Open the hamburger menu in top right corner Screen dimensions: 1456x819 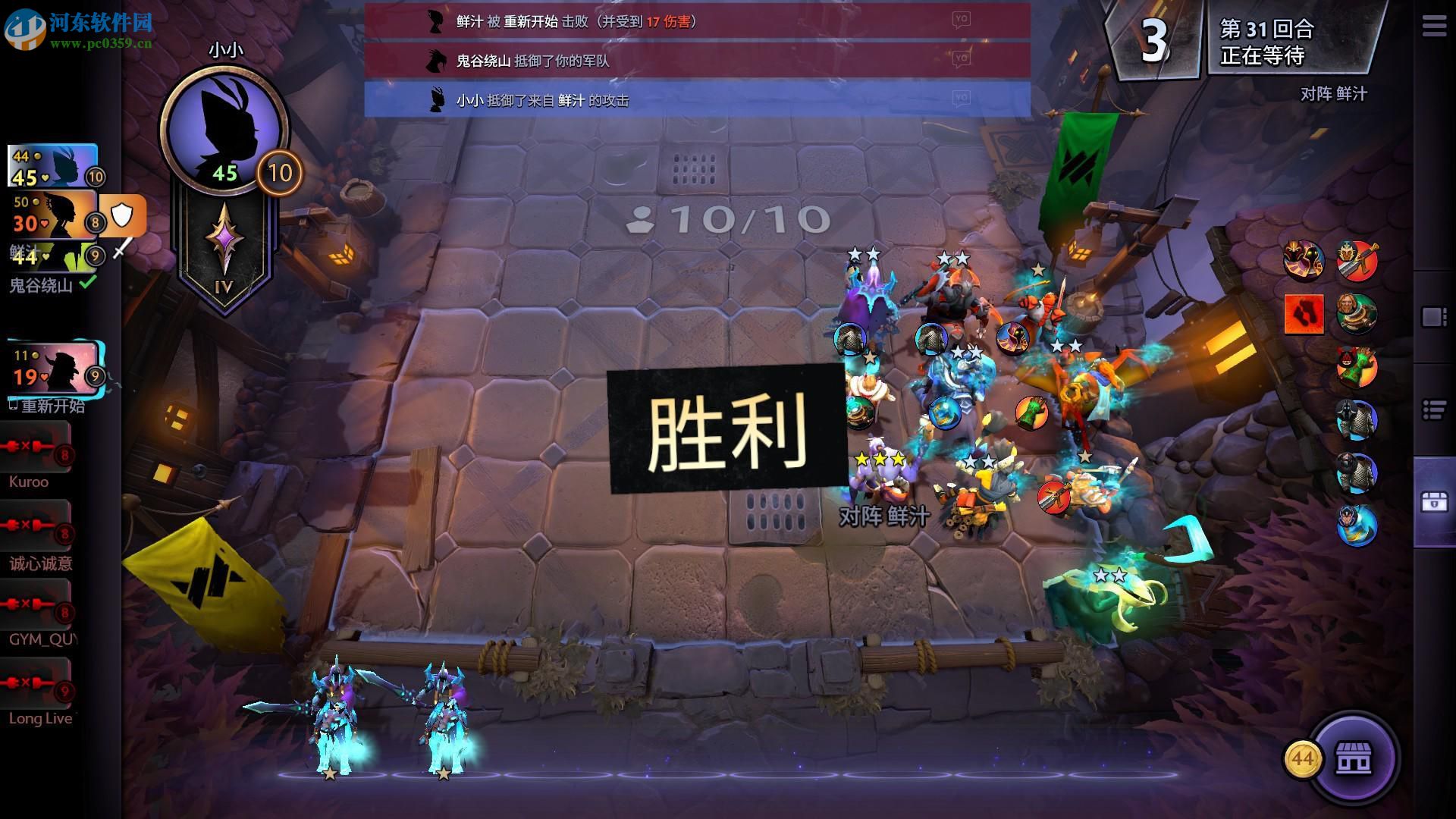(x=1432, y=25)
